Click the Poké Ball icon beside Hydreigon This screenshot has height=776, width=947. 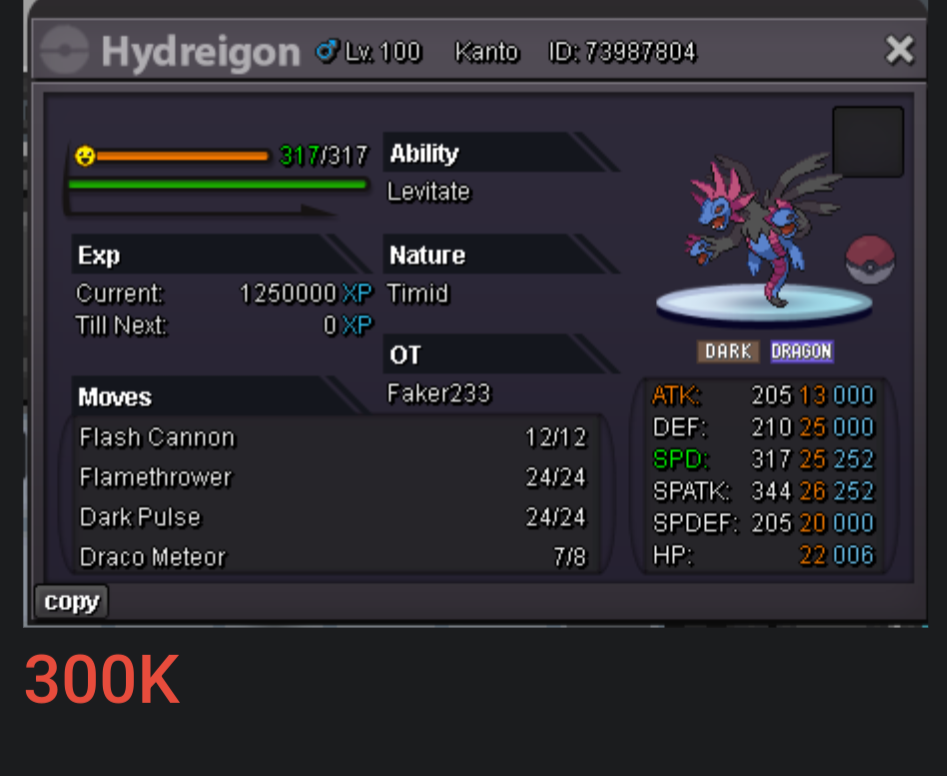pos(870,260)
